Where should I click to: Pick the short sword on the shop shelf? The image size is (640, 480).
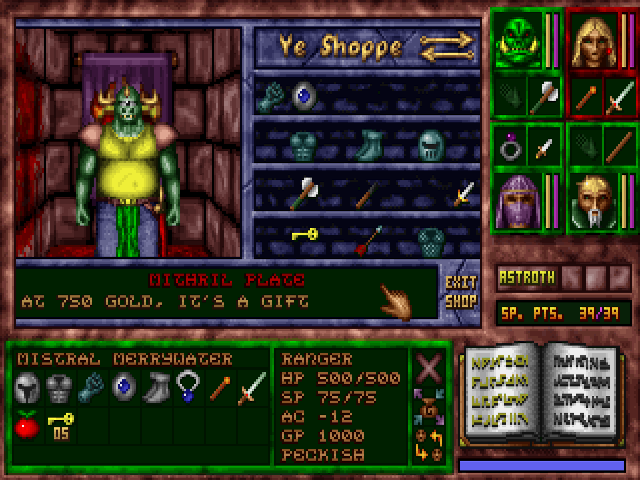click(463, 193)
